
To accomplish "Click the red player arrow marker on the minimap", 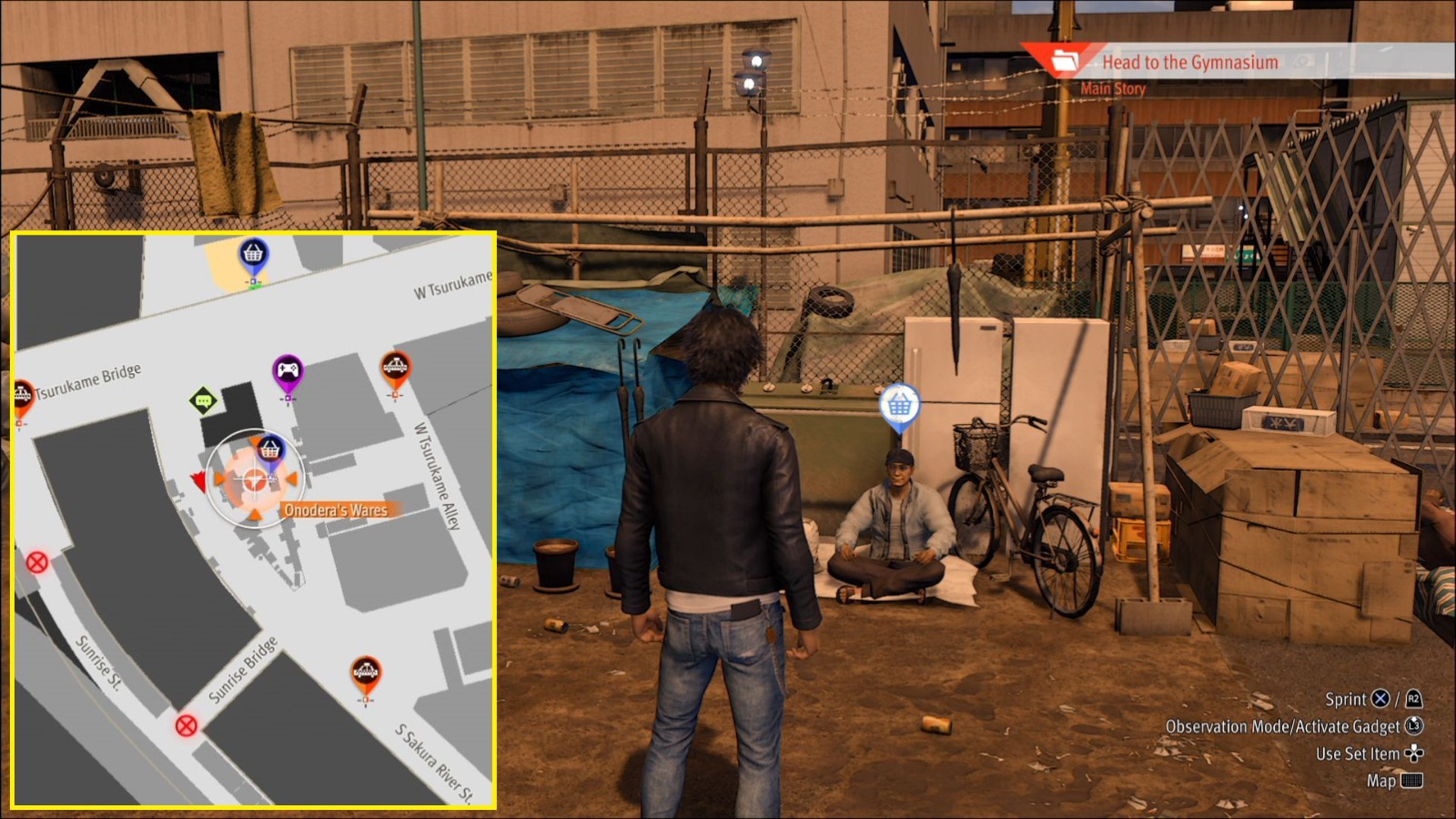I will click(200, 480).
